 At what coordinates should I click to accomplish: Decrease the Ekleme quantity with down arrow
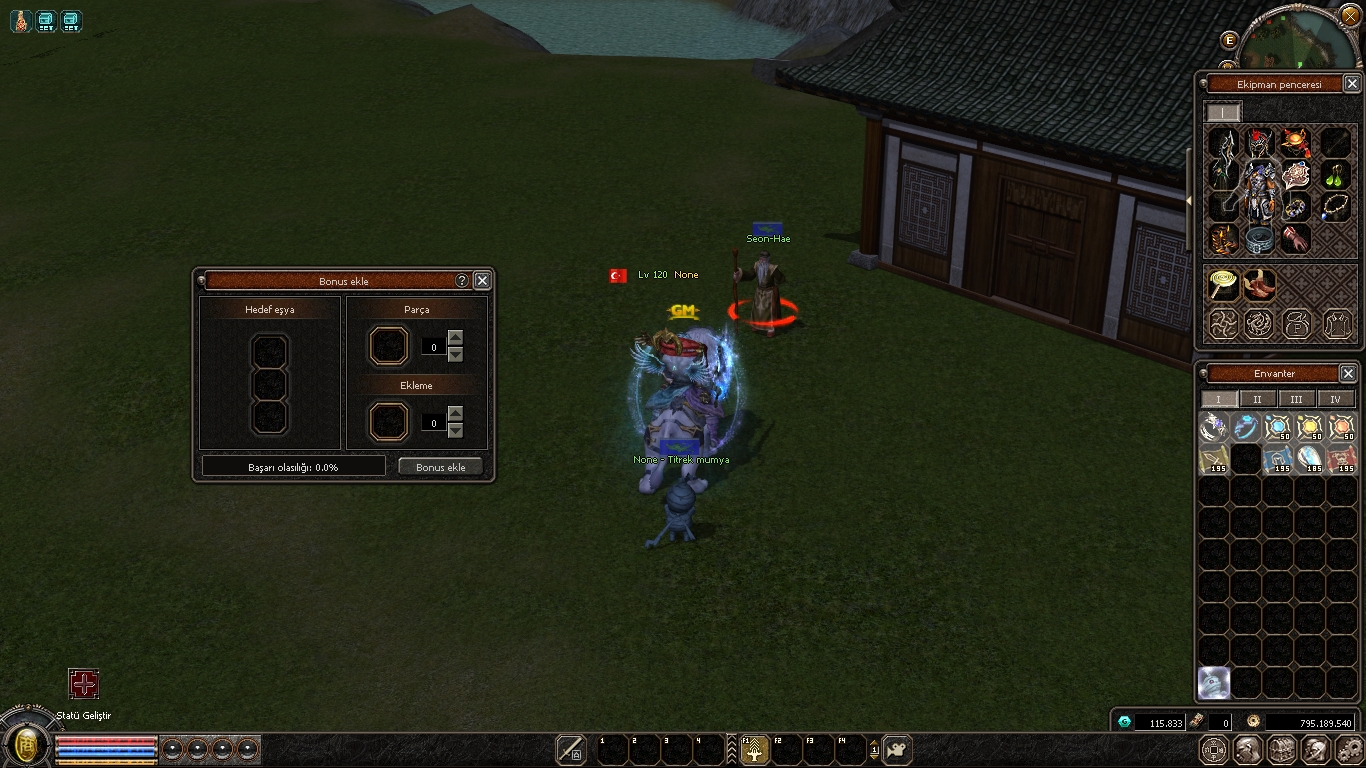(x=456, y=431)
